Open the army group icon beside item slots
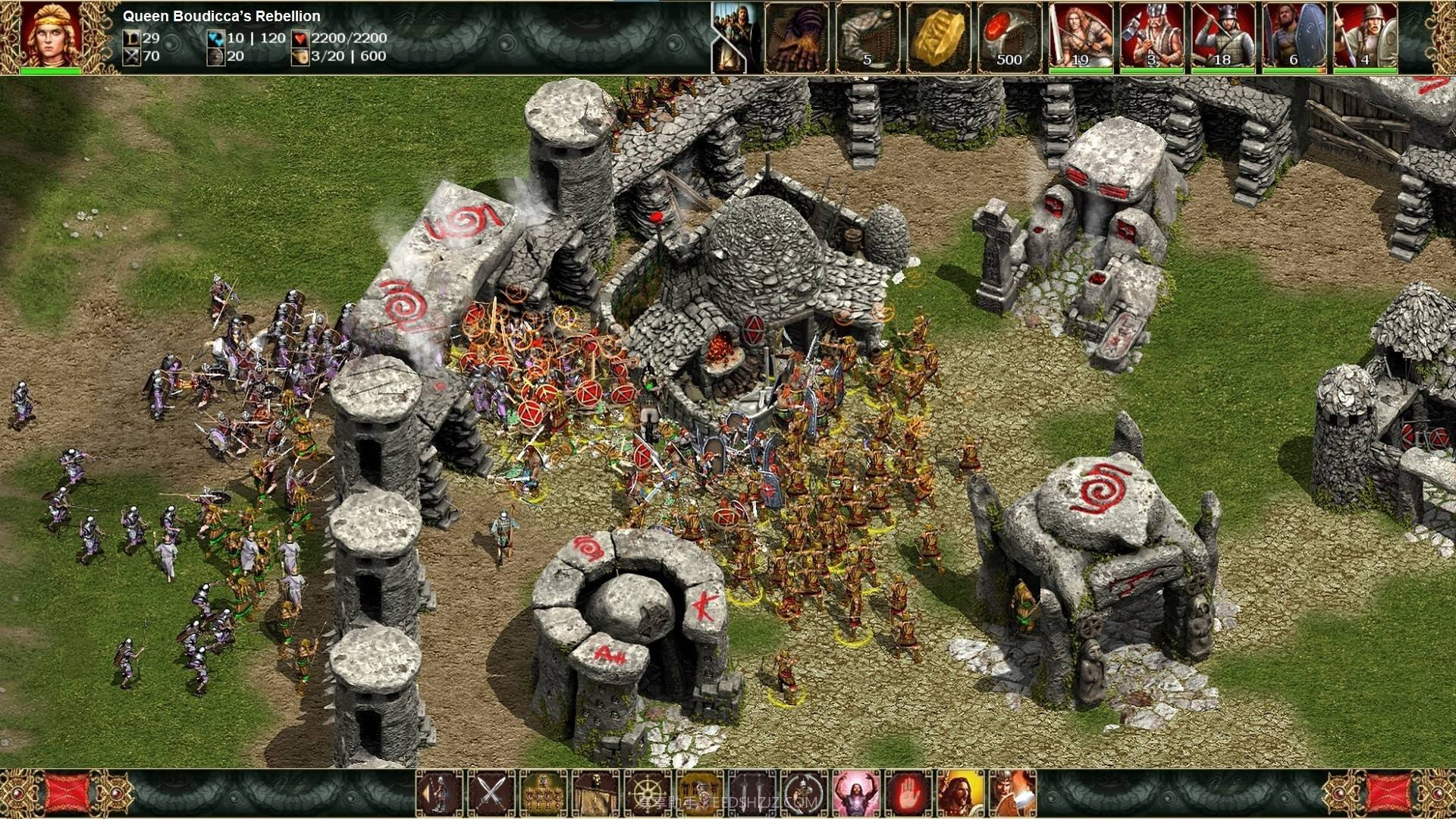Screen dimensions: 1456x819 click(x=736, y=37)
